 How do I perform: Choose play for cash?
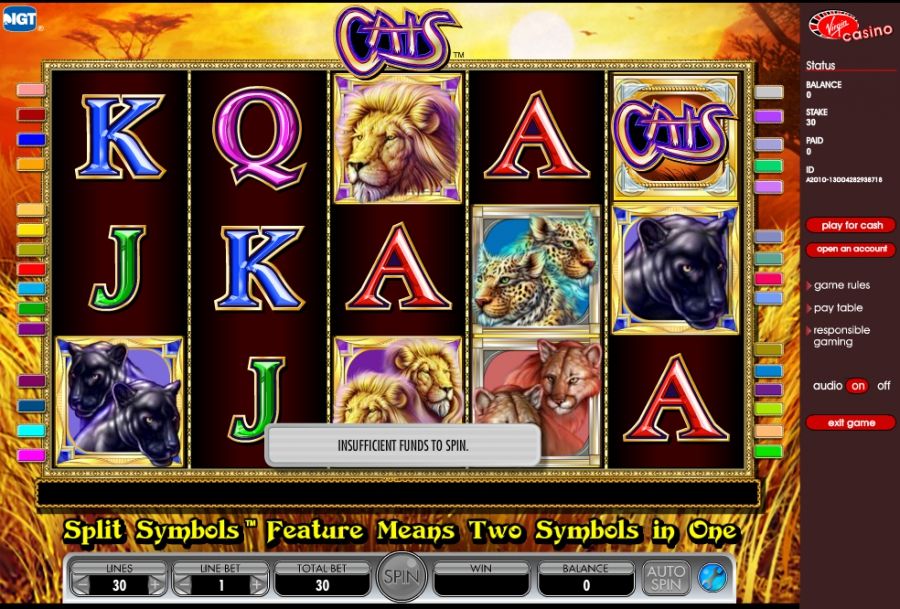coord(851,225)
